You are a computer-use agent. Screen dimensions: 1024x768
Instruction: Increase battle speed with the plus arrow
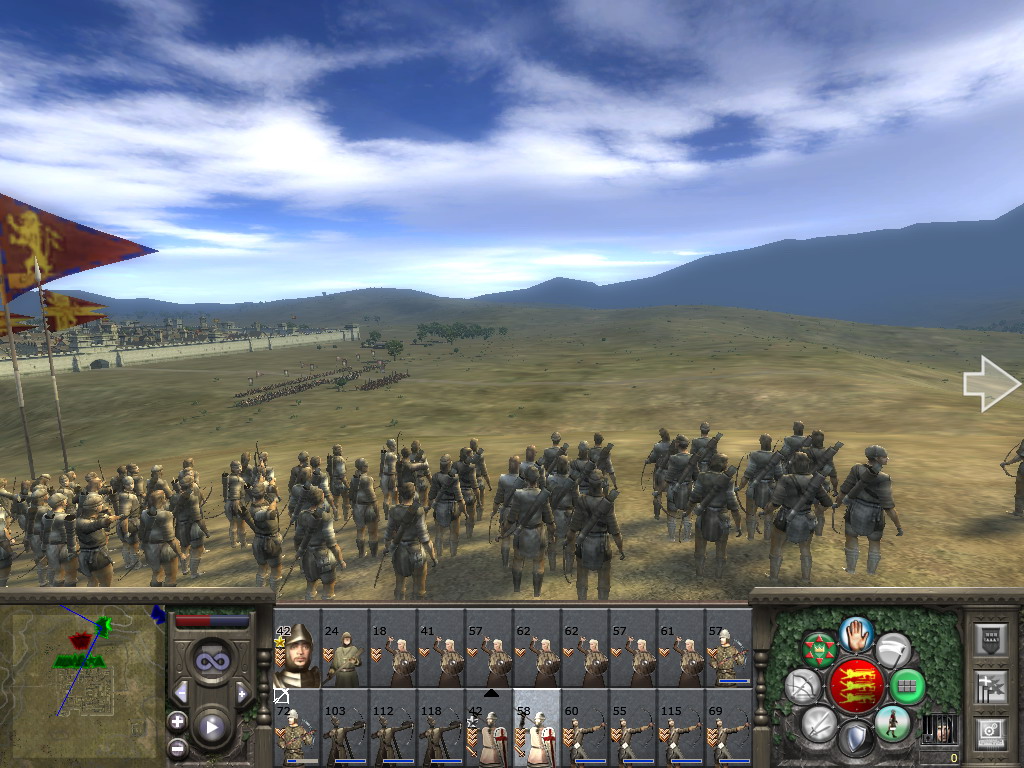tap(241, 692)
